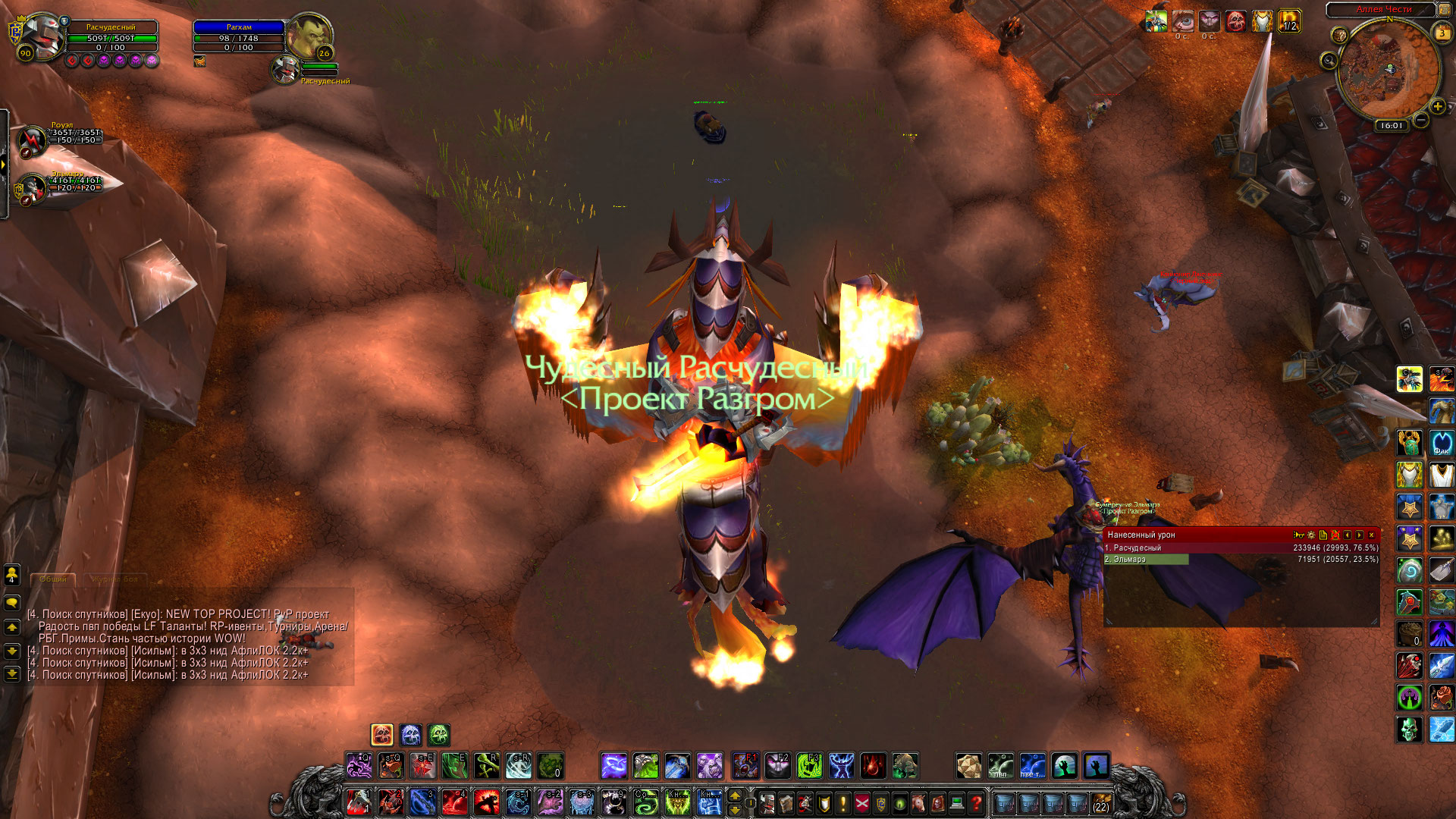Select the Эльмарэ row in damage meter
This screenshot has width=1456, height=819.
[x=1146, y=560]
